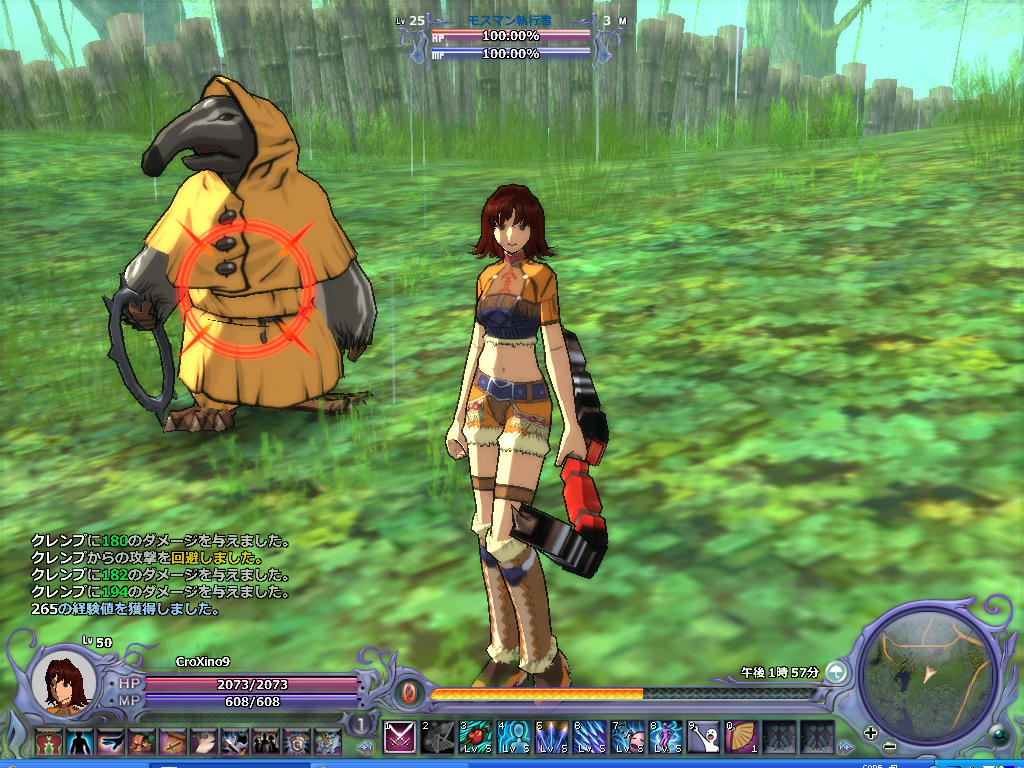Open the glowing body silhouette menu icon

[x=79, y=741]
